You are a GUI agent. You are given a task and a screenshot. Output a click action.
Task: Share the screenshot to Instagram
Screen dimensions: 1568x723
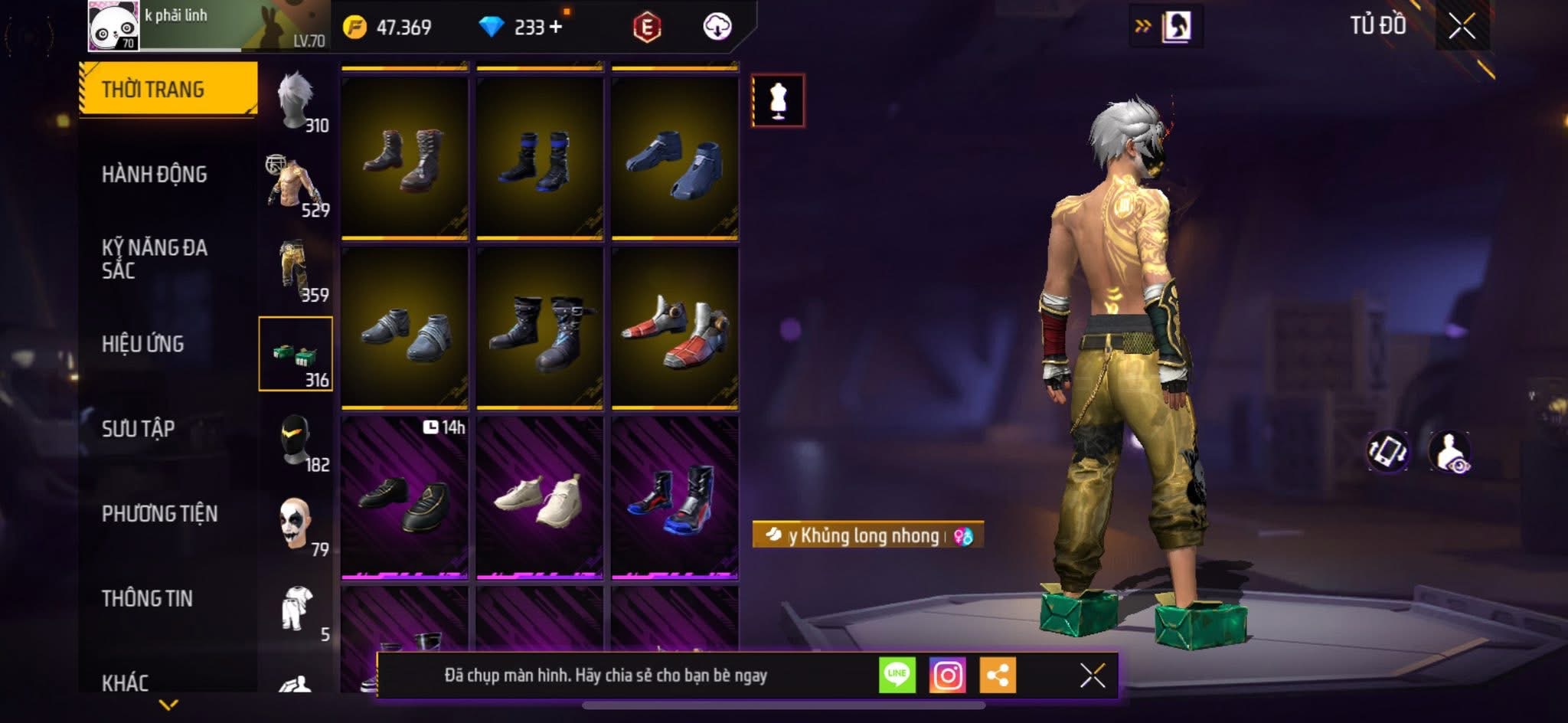(x=947, y=676)
